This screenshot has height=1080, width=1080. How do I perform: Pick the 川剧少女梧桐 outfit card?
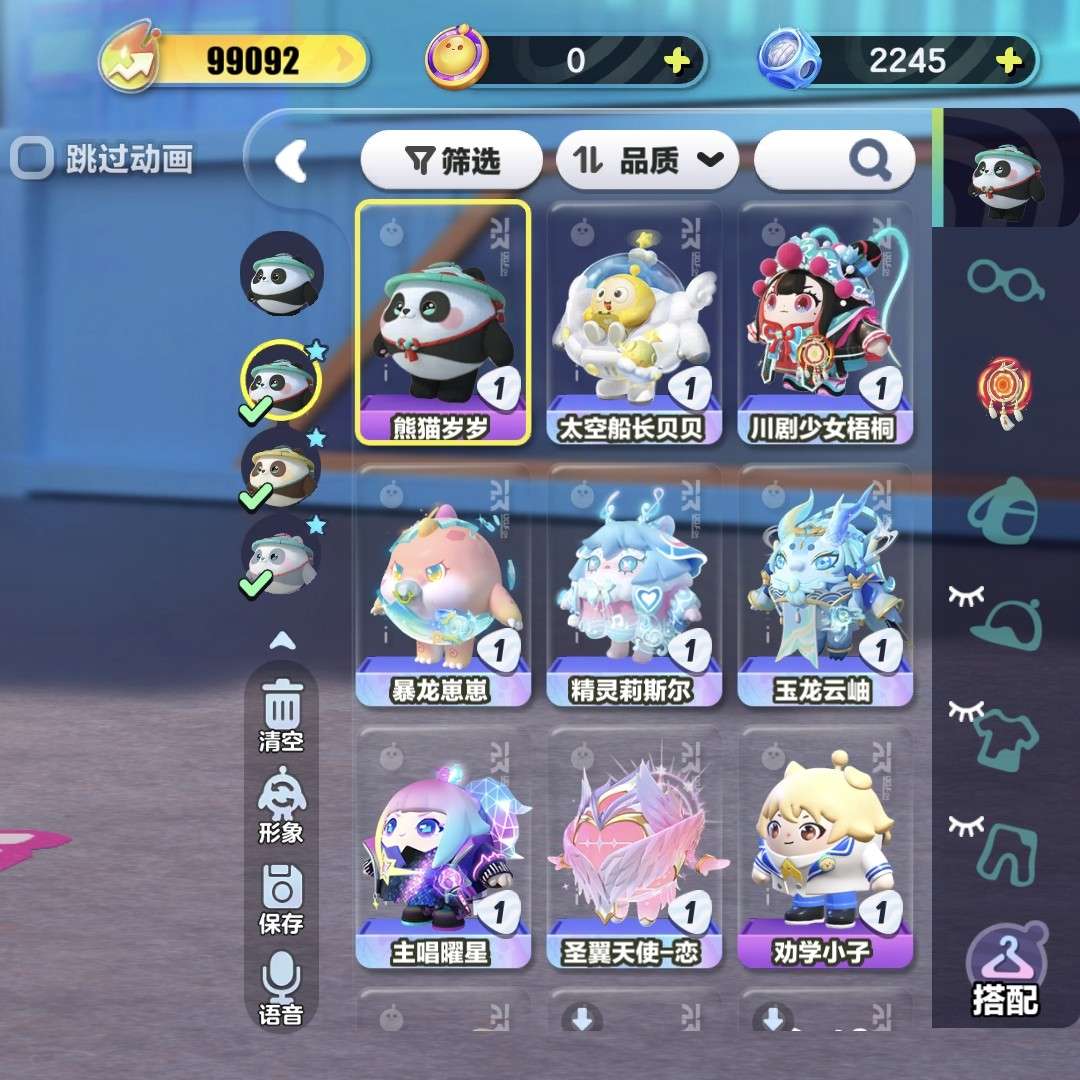pos(825,322)
